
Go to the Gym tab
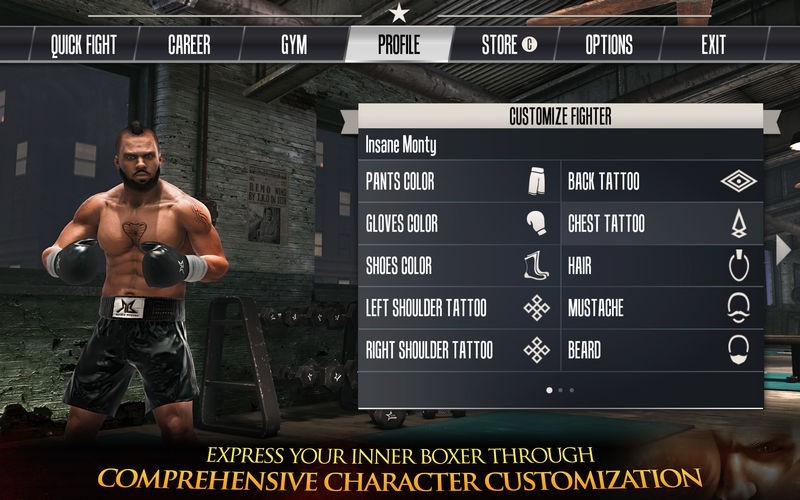294,45
